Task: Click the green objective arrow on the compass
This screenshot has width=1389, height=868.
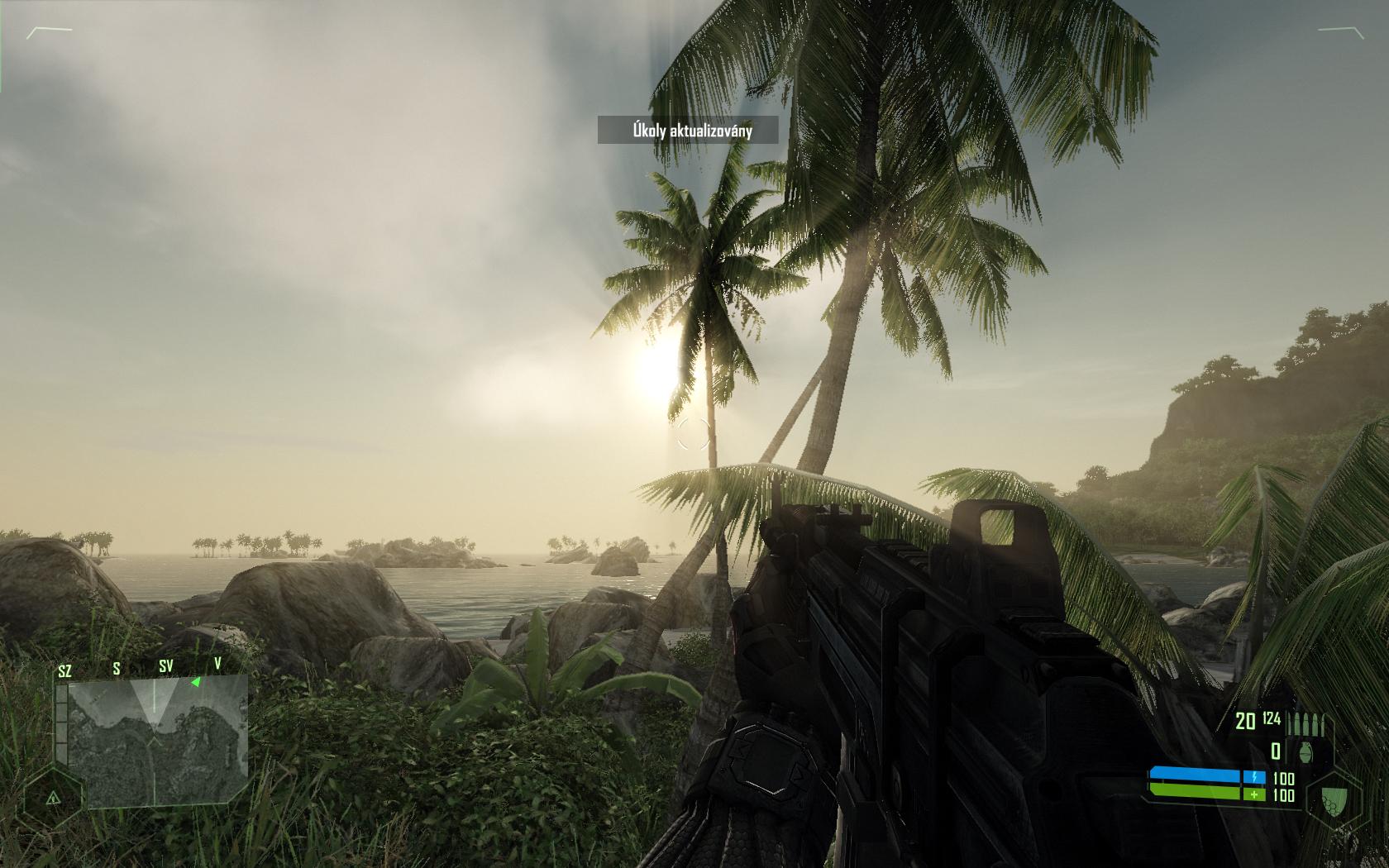Action: pos(195,682)
